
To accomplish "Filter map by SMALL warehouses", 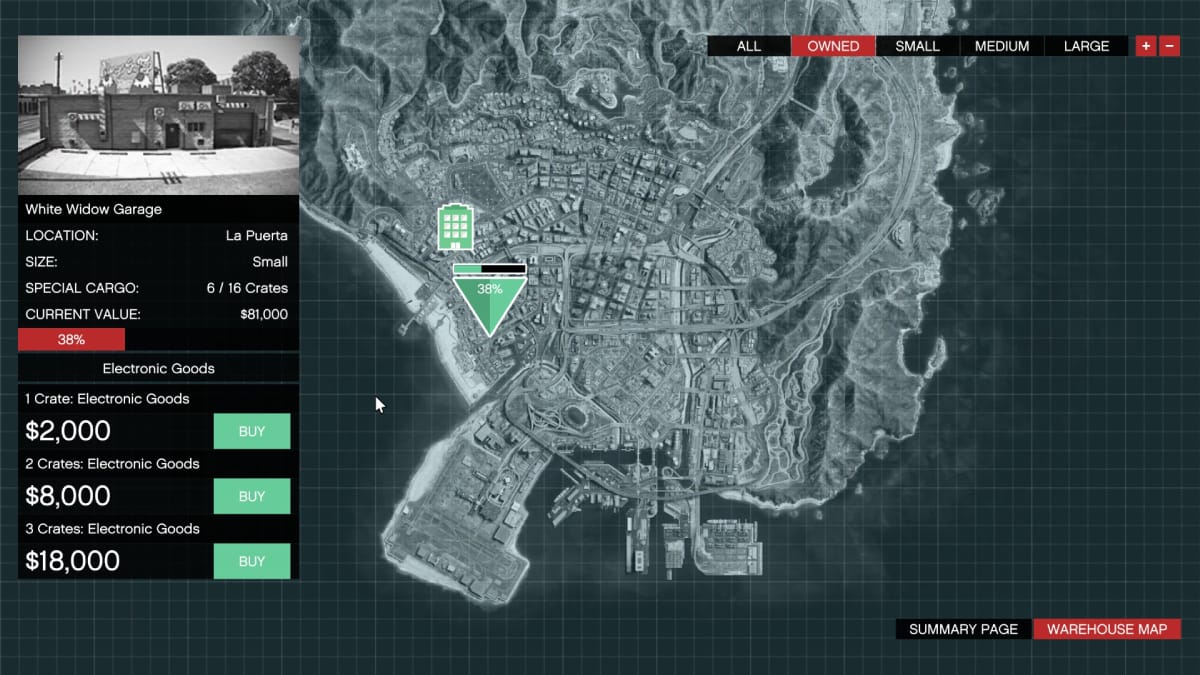I will coord(917,46).
